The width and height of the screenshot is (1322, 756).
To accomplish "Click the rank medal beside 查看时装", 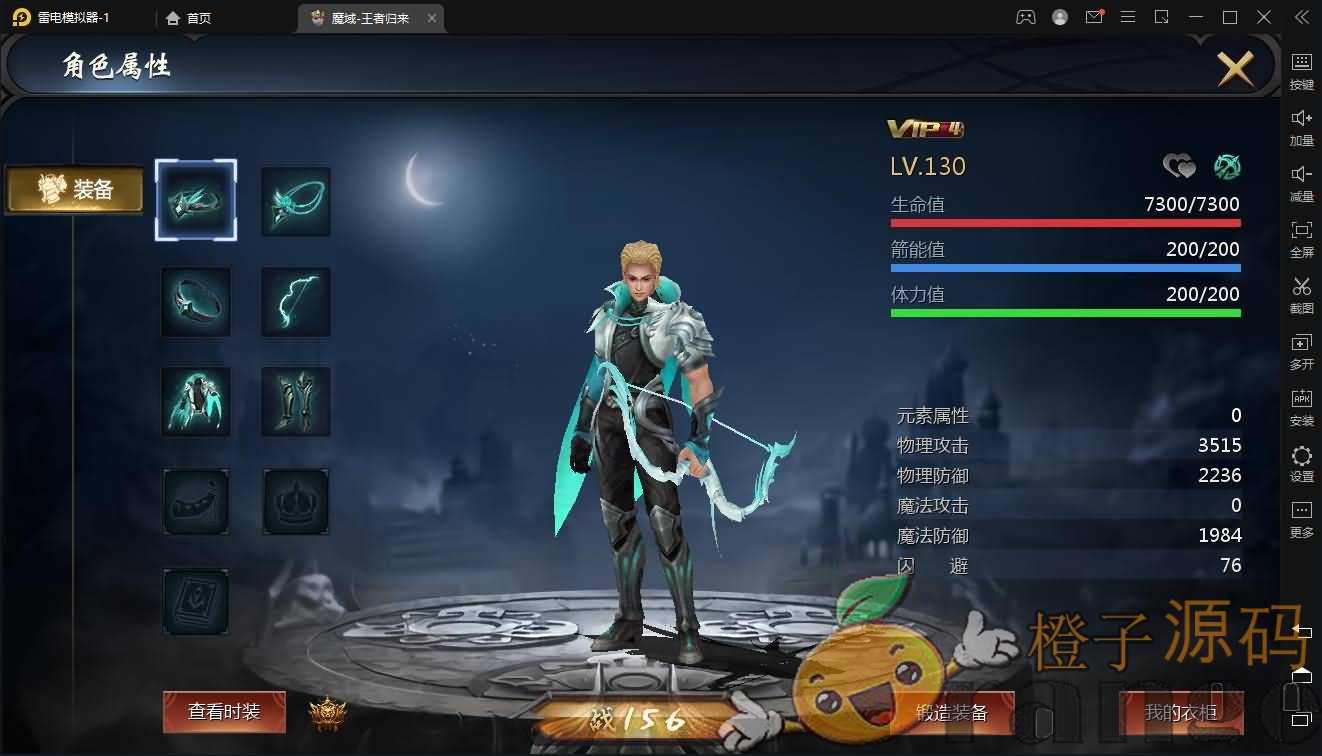I will (x=327, y=712).
